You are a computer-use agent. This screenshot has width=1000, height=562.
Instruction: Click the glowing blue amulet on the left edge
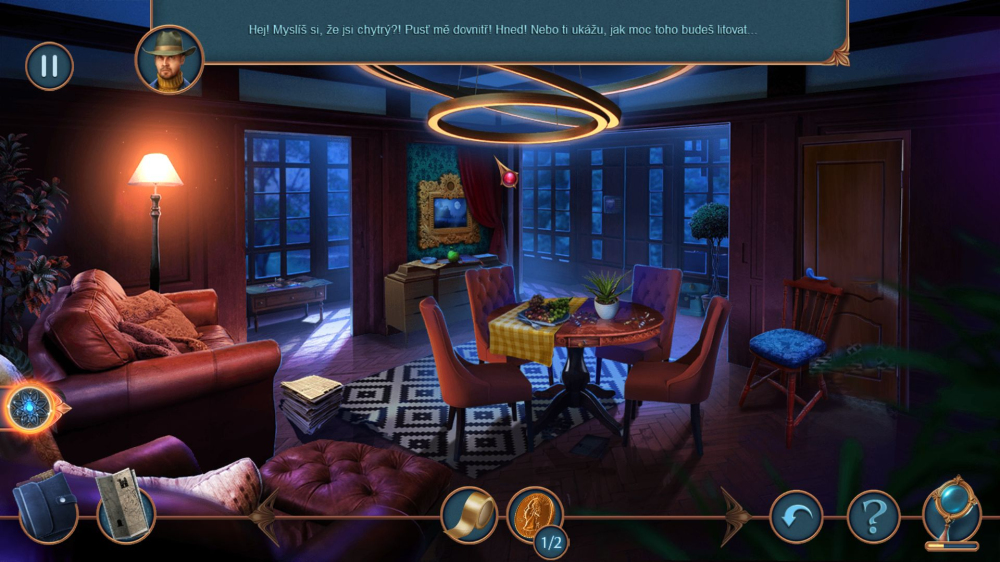click(x=29, y=408)
